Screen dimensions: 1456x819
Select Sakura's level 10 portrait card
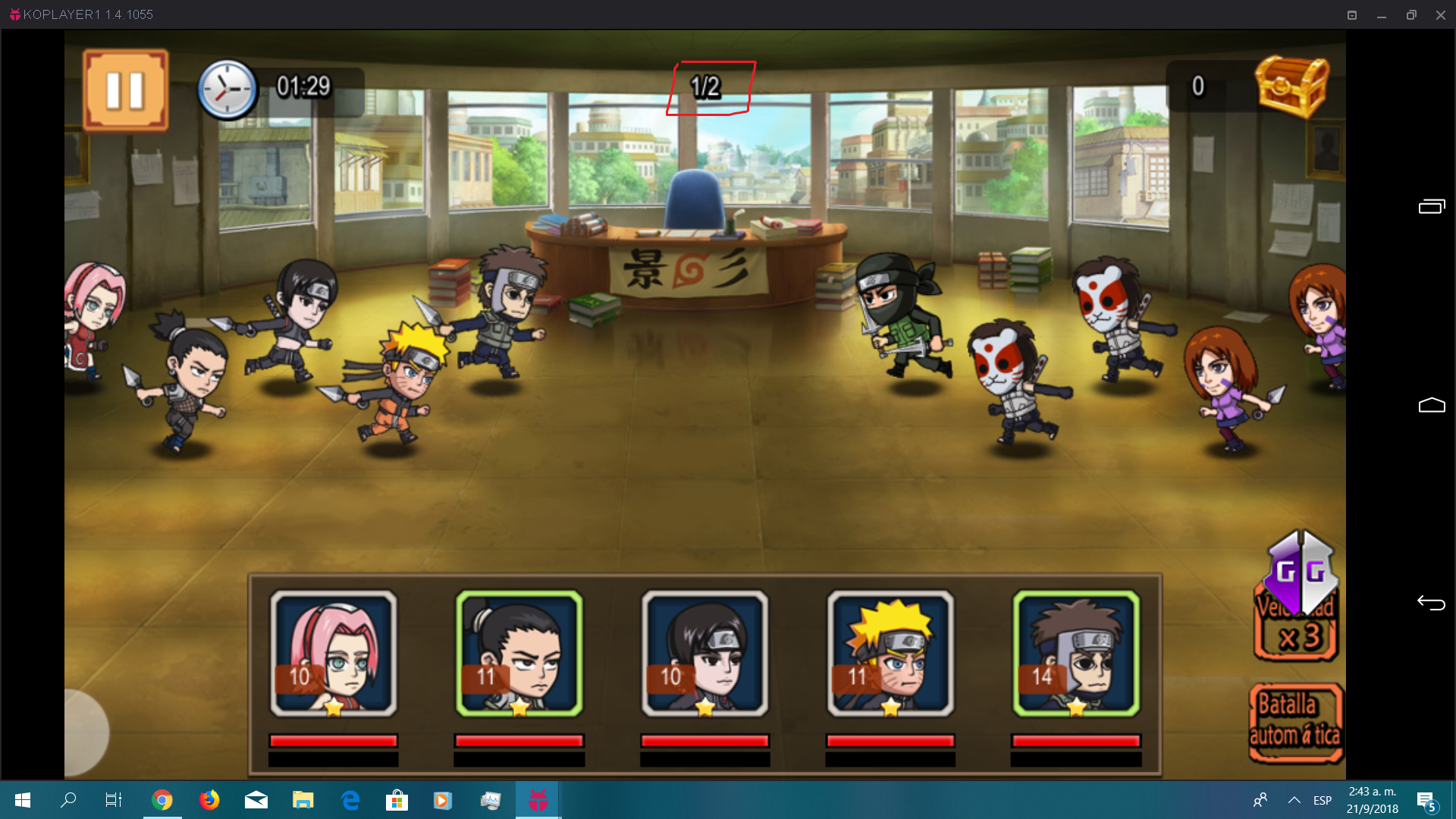[x=334, y=654]
